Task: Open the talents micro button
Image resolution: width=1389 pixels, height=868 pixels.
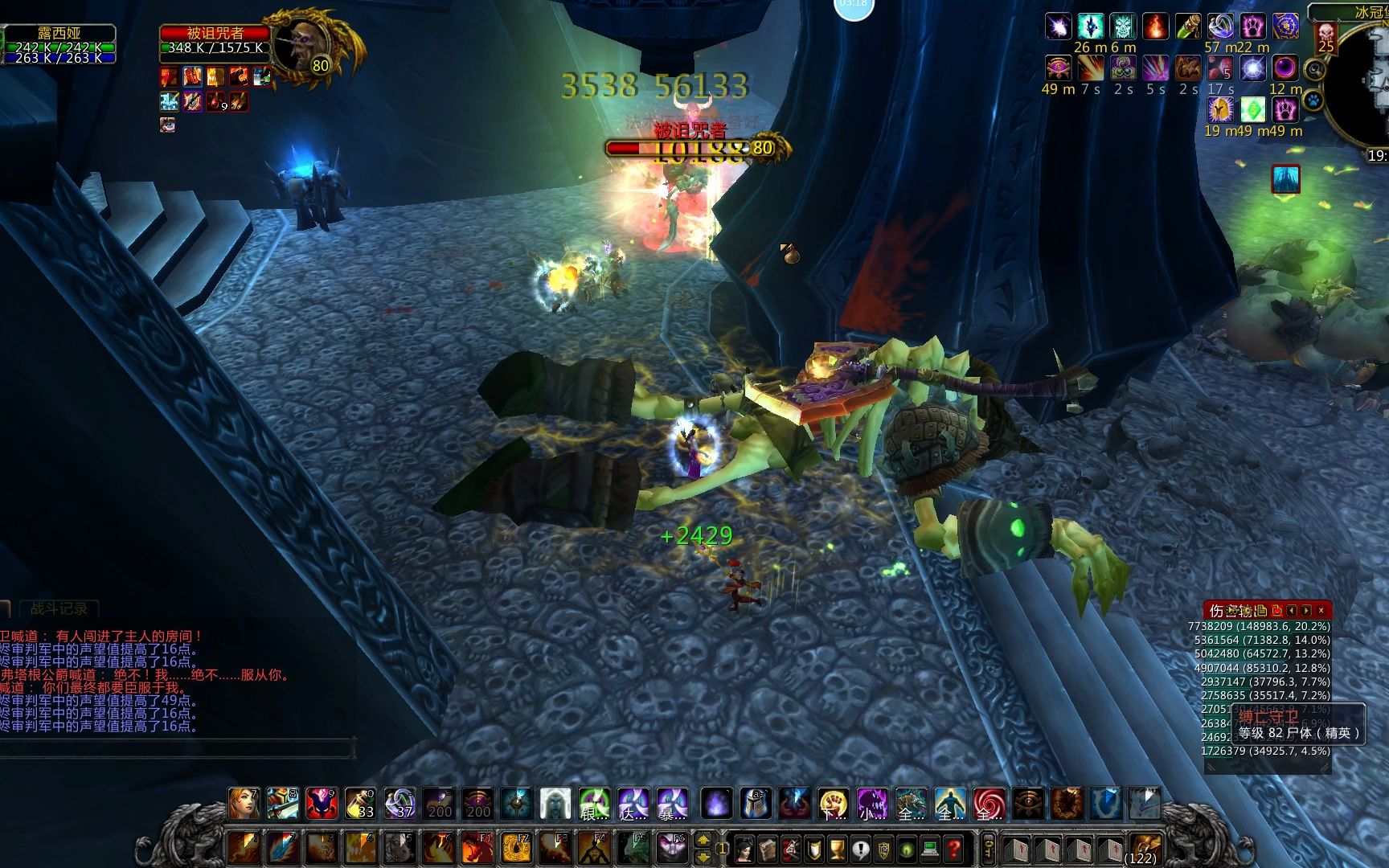Action: (792, 849)
